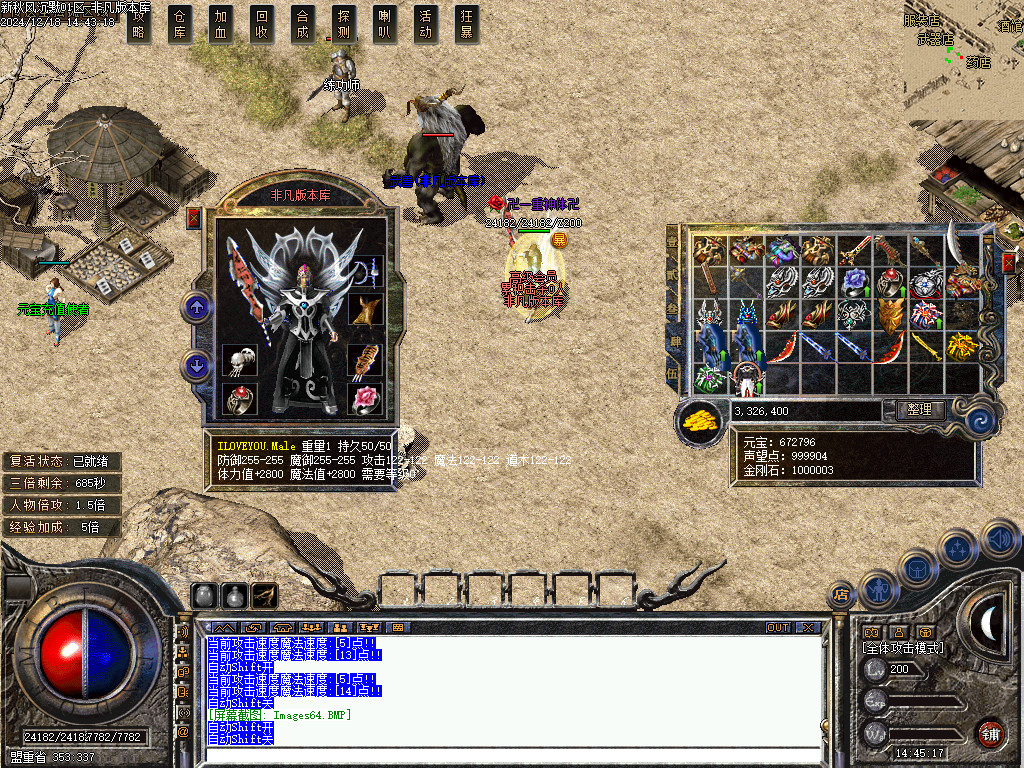Click the 加血 heal button
The width and height of the screenshot is (1024, 768).
click(x=221, y=23)
